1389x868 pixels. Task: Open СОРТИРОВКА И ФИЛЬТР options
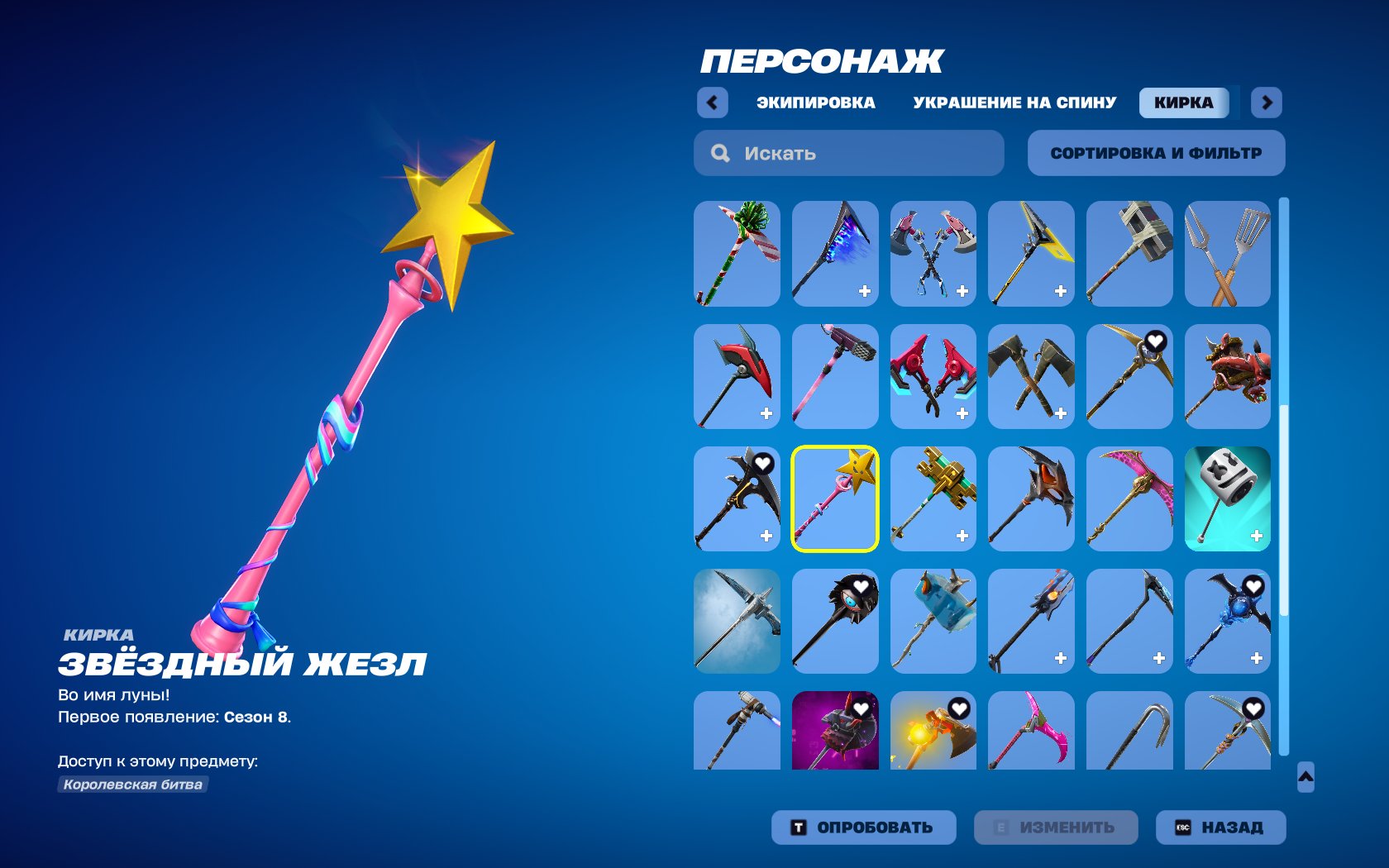point(1155,152)
